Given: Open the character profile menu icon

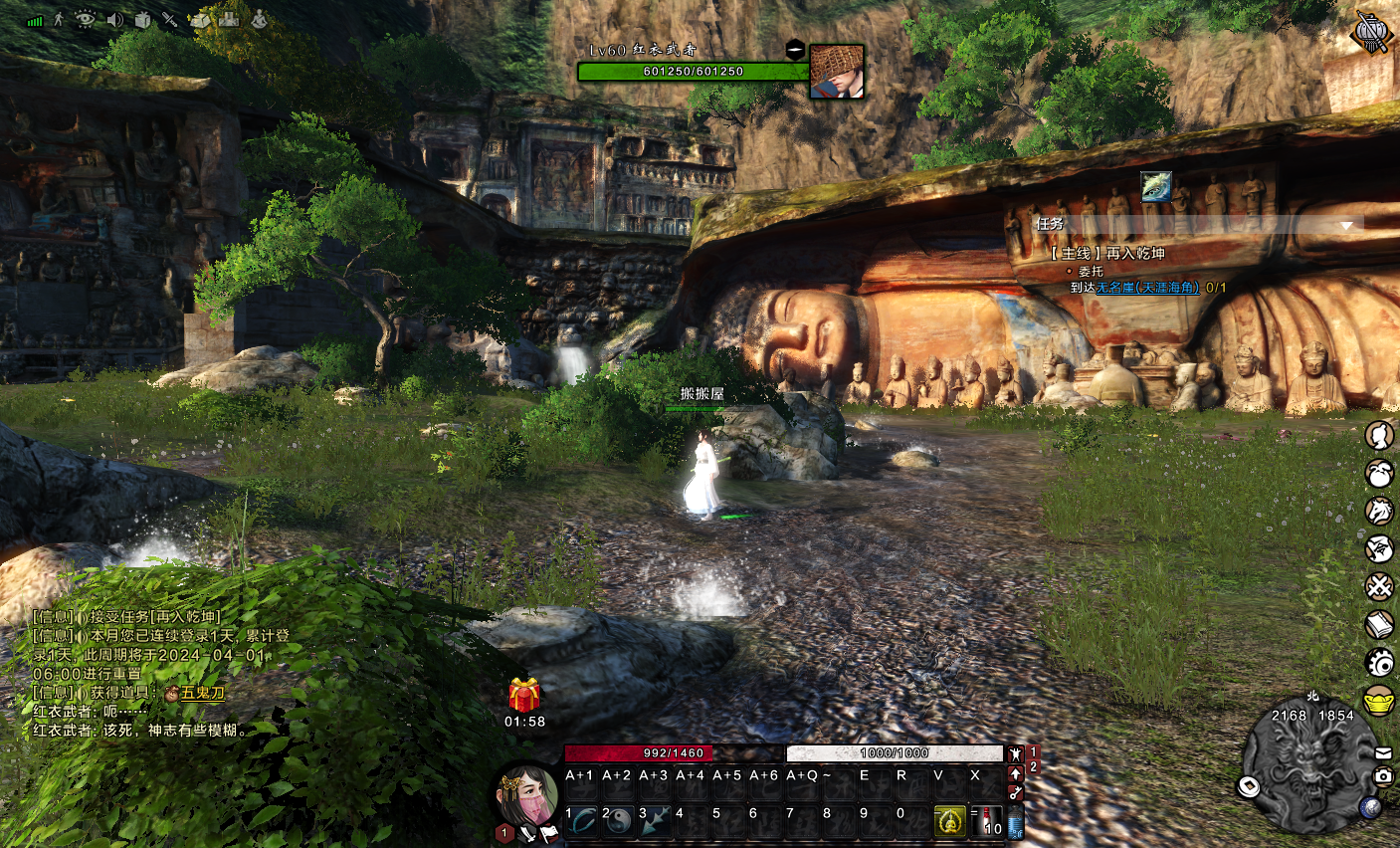Looking at the screenshot, I should [1378, 436].
